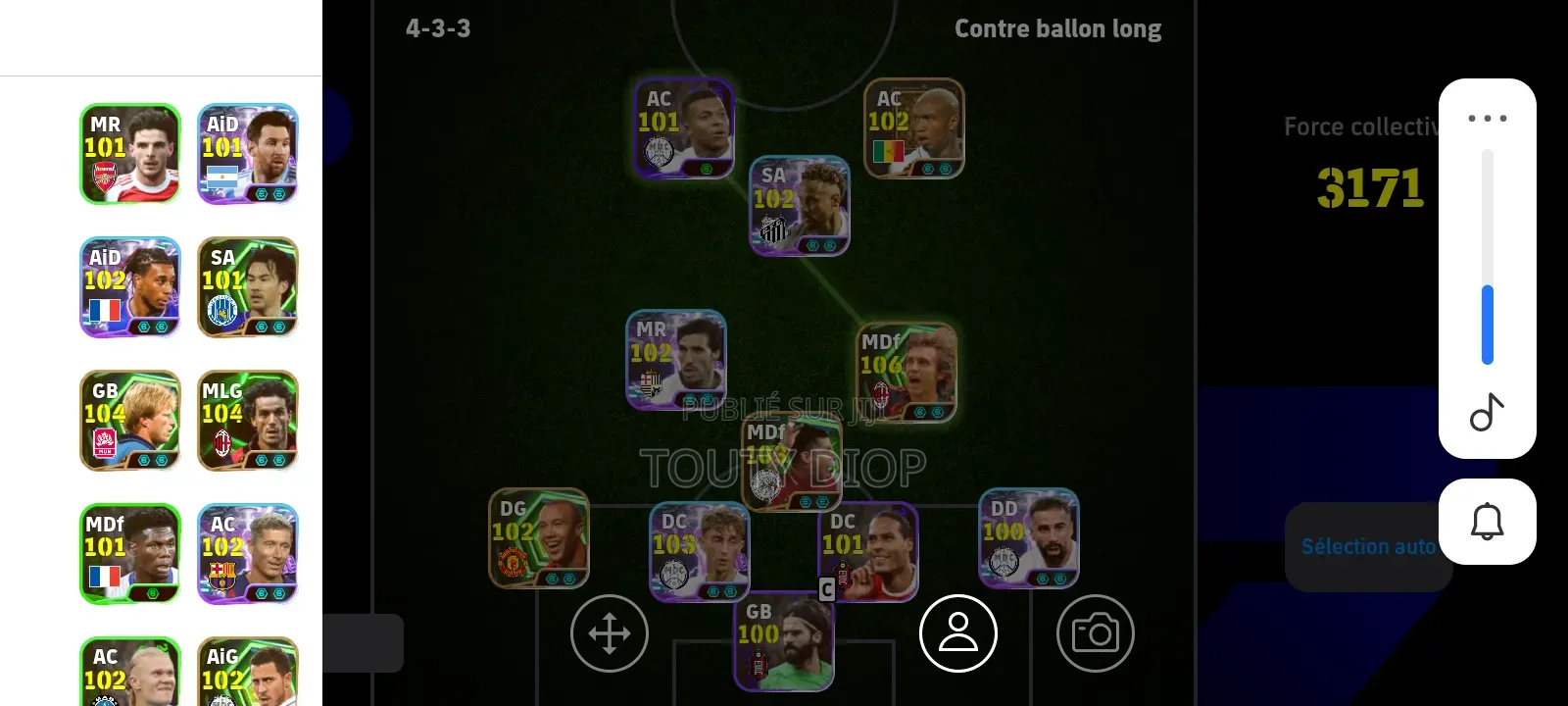
Task: Select the Contre ballon long tactic label
Action: (x=1058, y=28)
